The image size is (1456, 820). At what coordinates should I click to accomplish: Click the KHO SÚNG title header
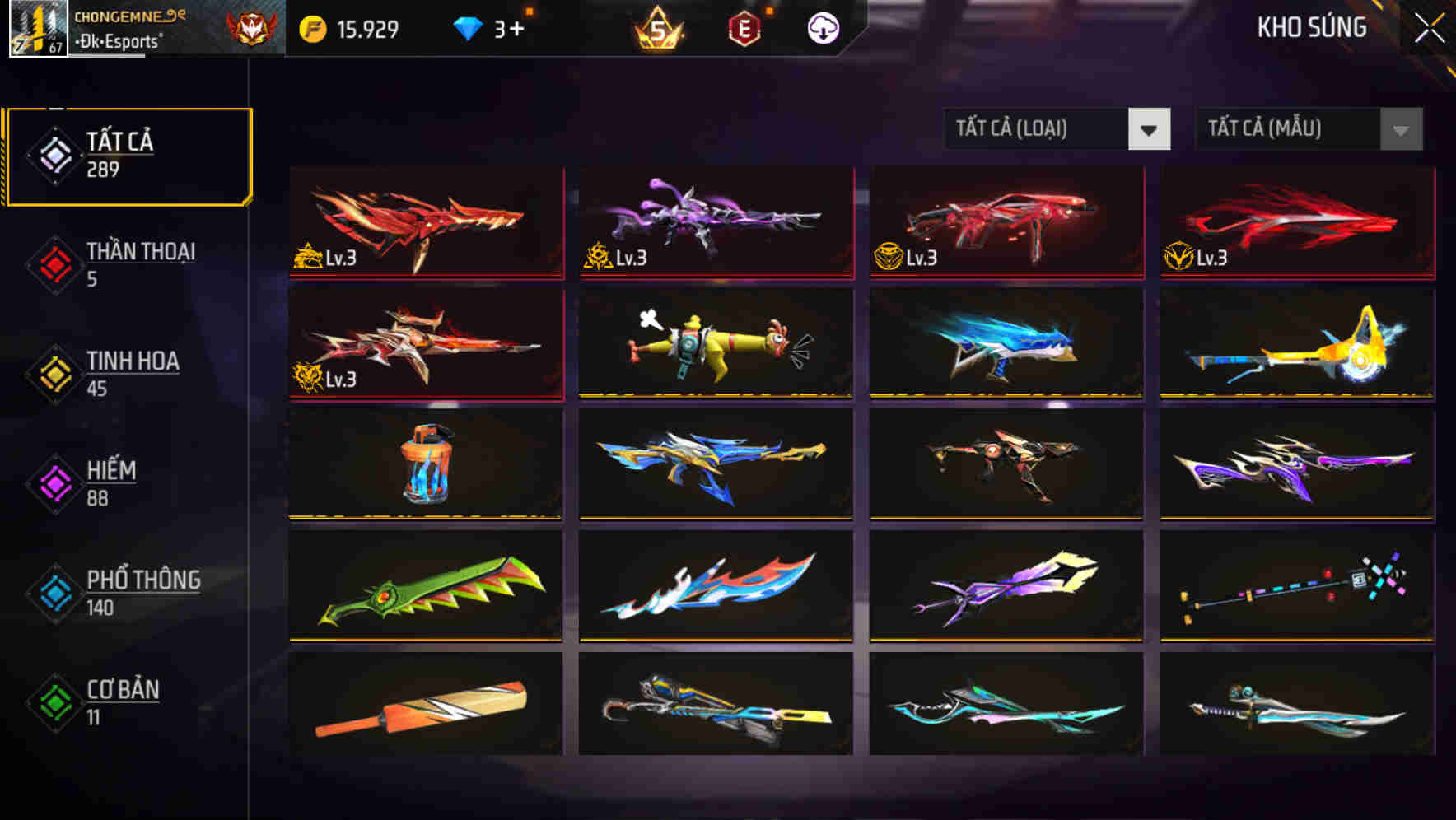coord(1310,27)
